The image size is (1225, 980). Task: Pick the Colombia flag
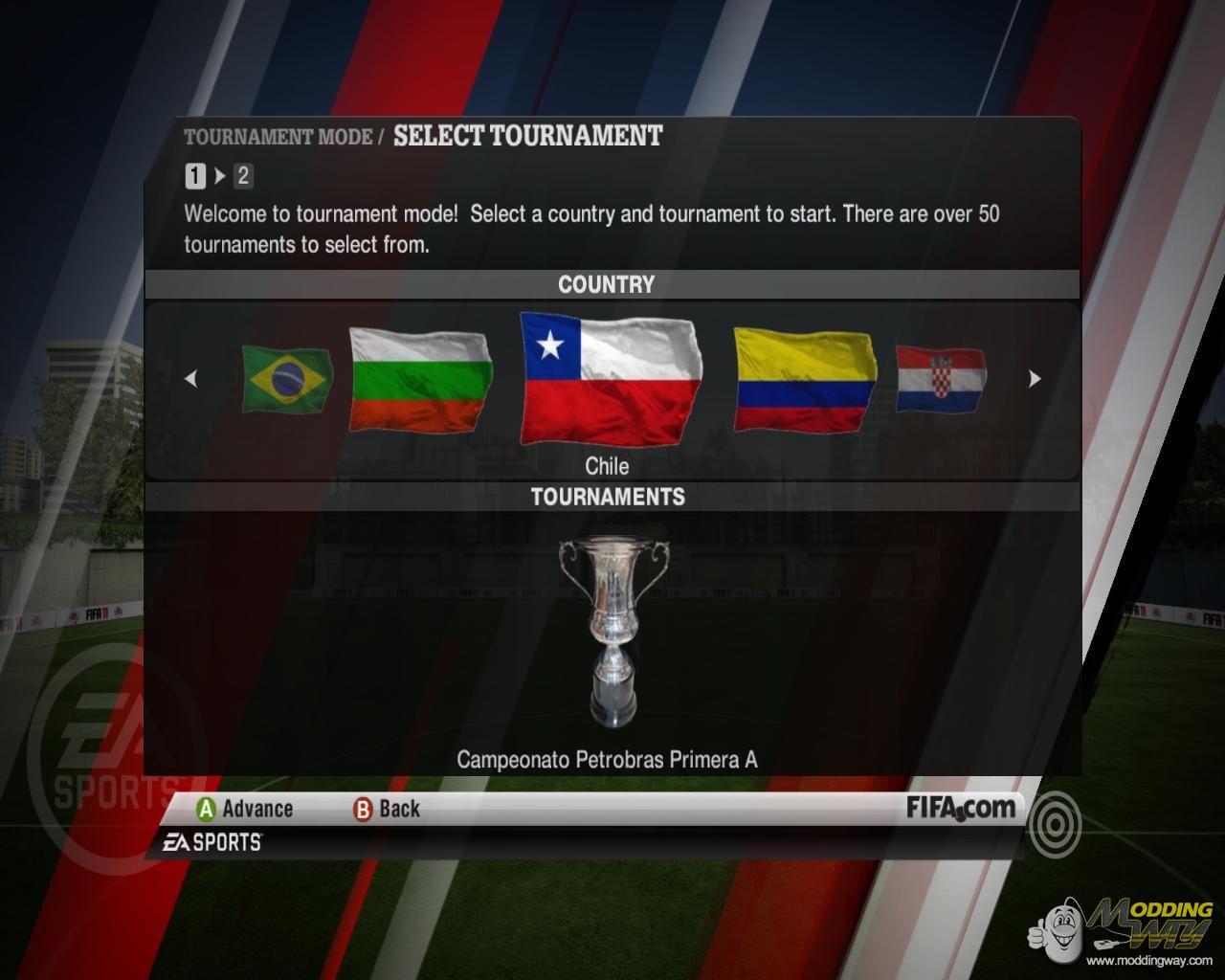click(804, 380)
